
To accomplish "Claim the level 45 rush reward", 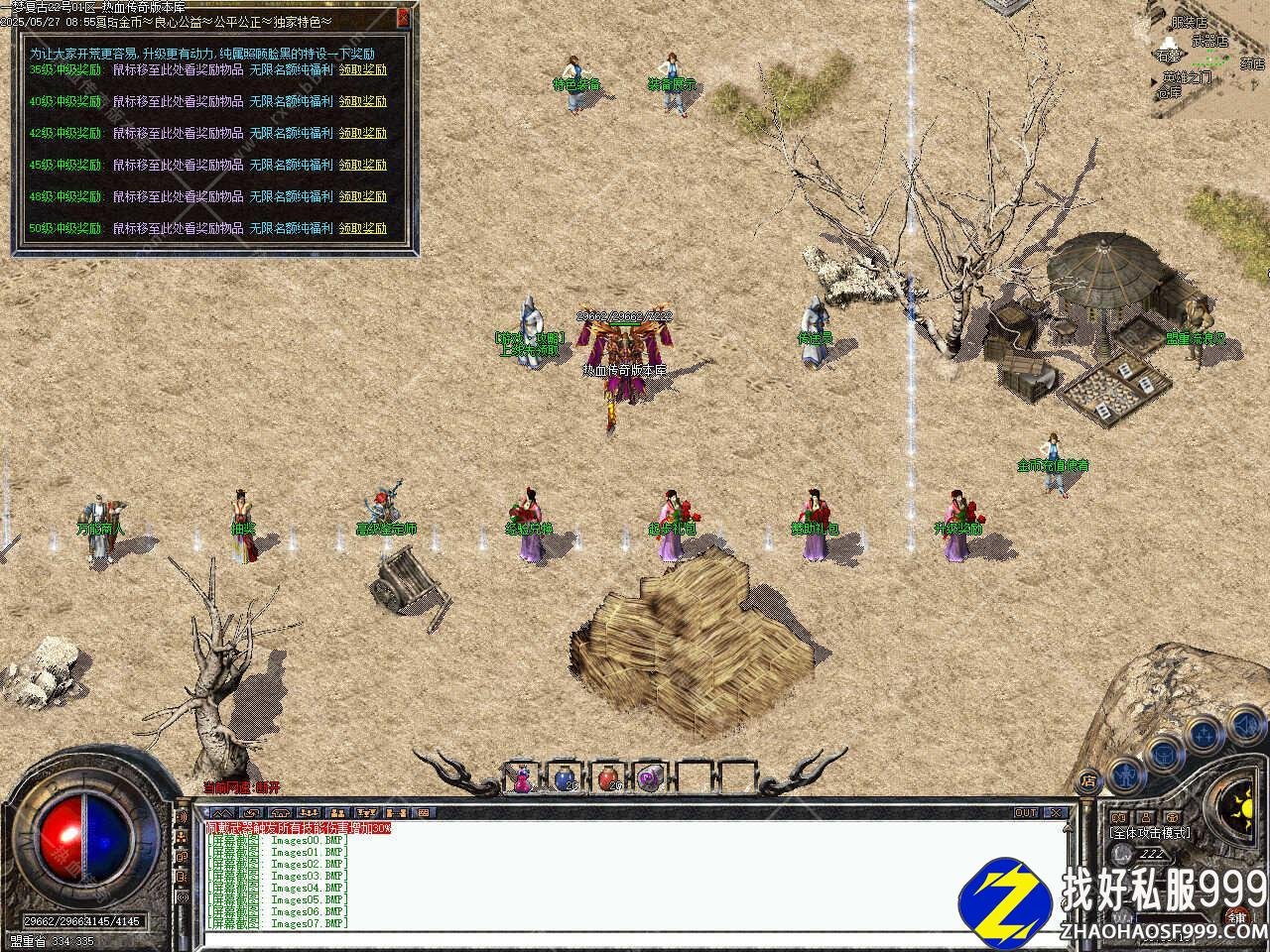I will point(362,165).
